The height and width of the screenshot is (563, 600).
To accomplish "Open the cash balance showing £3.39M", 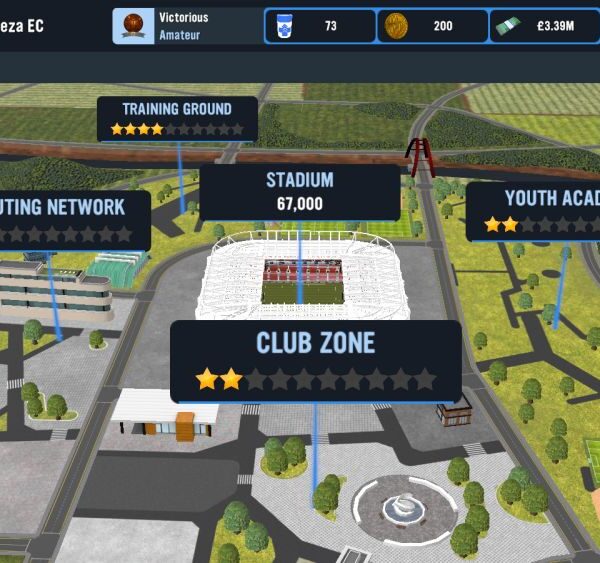I will click(544, 26).
